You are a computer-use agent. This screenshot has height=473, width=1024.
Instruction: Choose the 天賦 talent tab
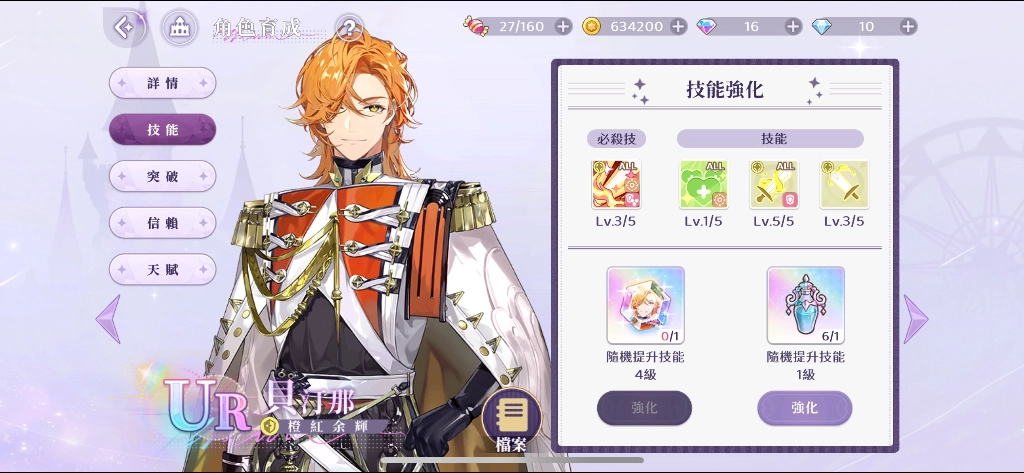click(162, 268)
